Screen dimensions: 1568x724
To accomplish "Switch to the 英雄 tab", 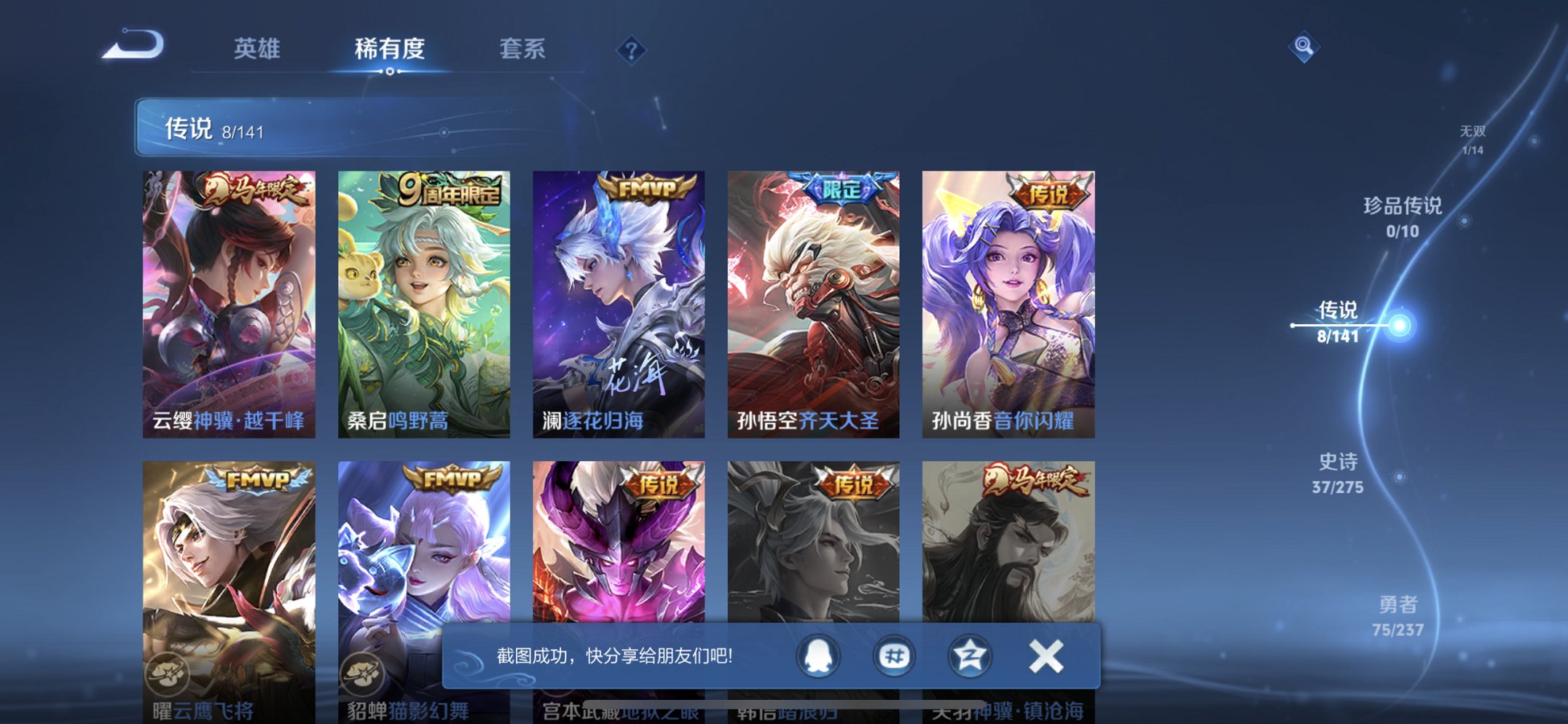I will 259,49.
